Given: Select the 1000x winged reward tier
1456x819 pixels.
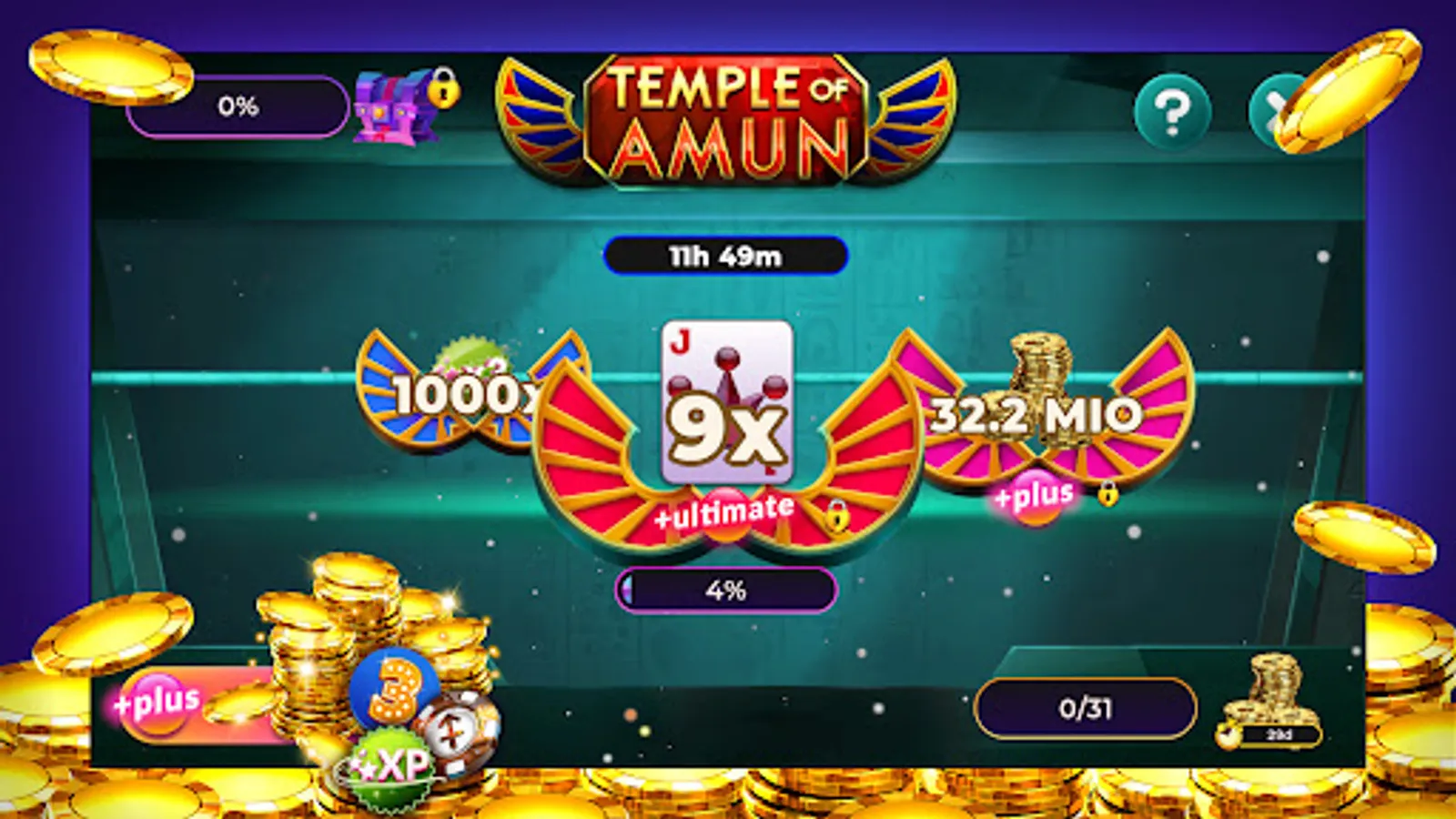Looking at the screenshot, I should (x=455, y=396).
